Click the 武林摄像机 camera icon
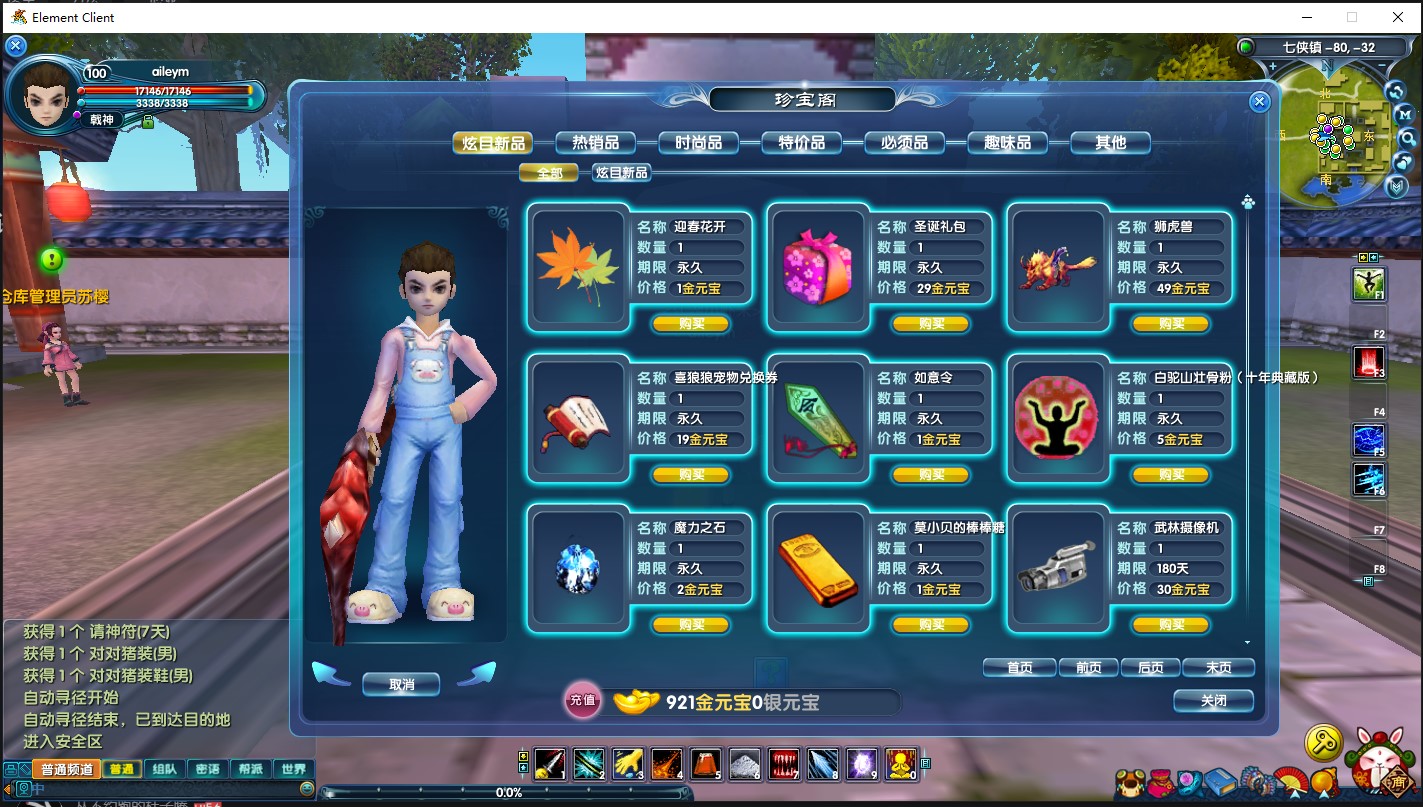 (1058, 568)
